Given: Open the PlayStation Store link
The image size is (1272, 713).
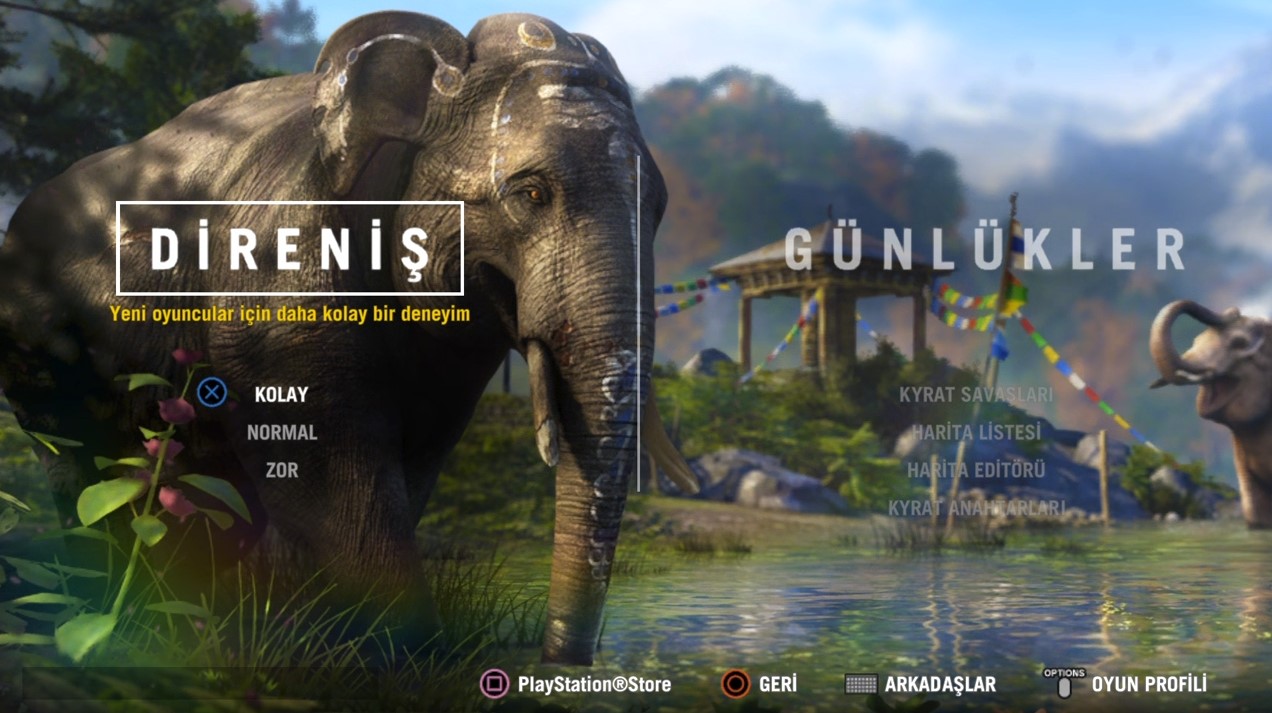Looking at the screenshot, I should click(593, 685).
